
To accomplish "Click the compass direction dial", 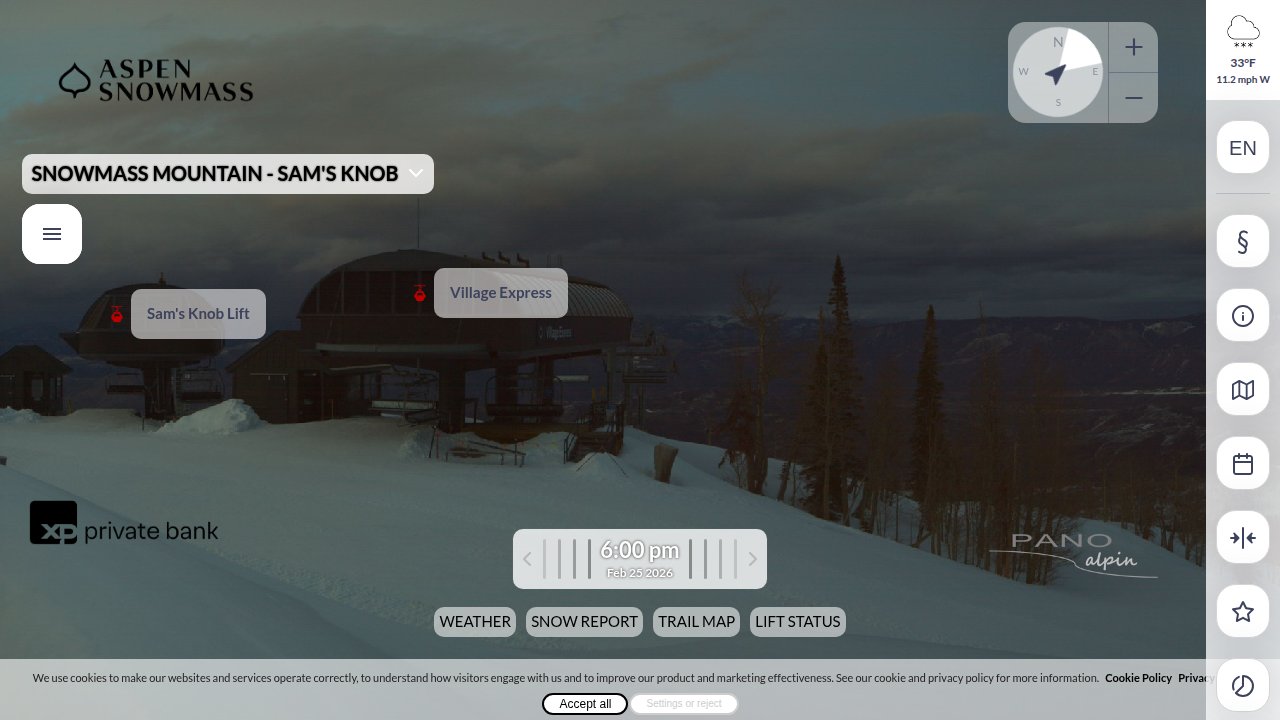I will pyautogui.click(x=1057, y=72).
